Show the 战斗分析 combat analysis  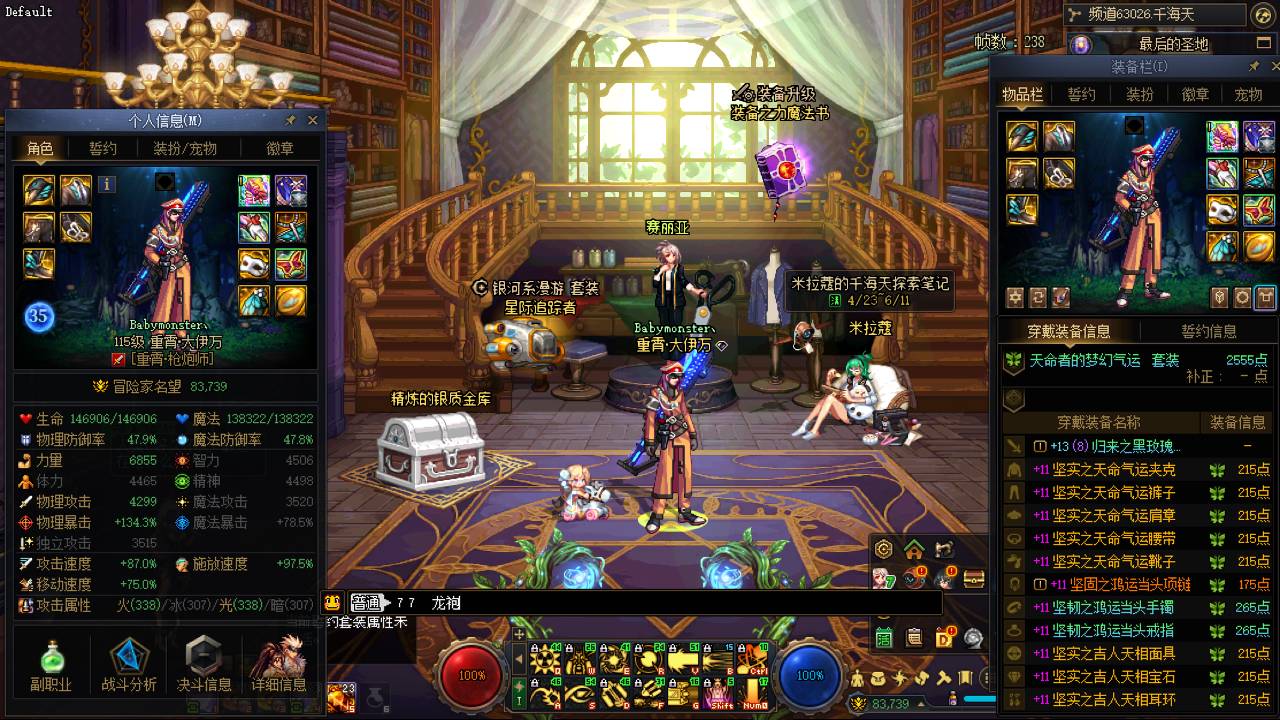coord(129,666)
